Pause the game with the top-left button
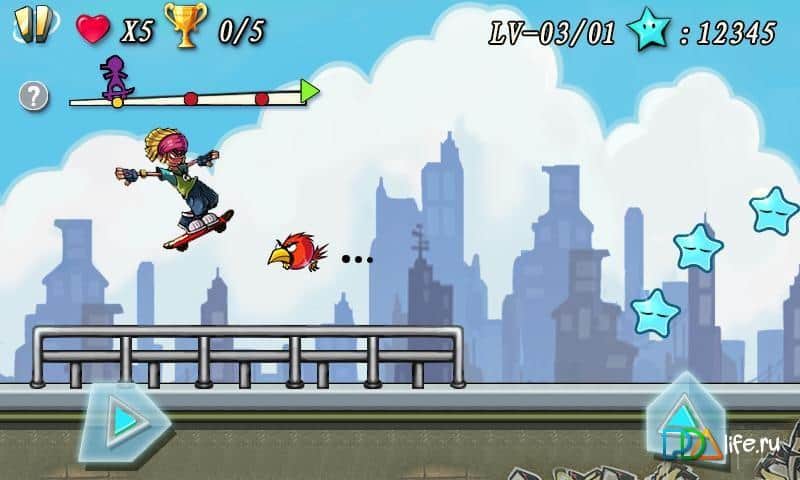 coord(32,26)
